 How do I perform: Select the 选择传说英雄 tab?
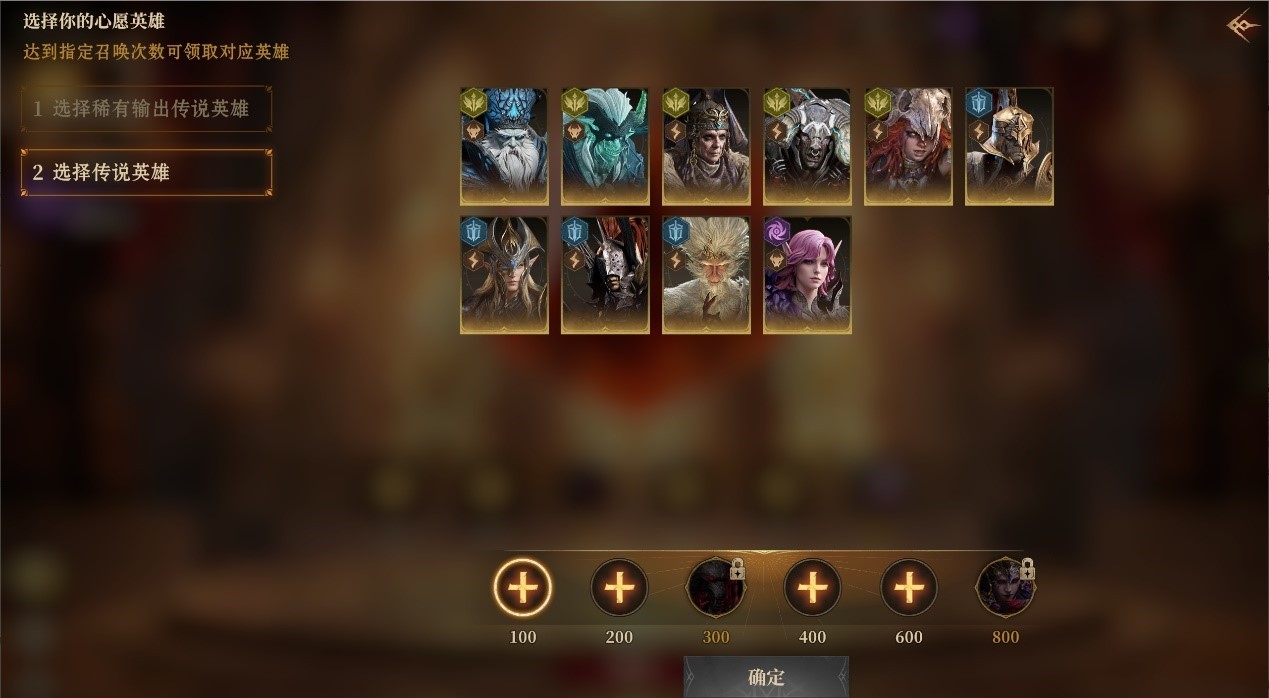[146, 172]
